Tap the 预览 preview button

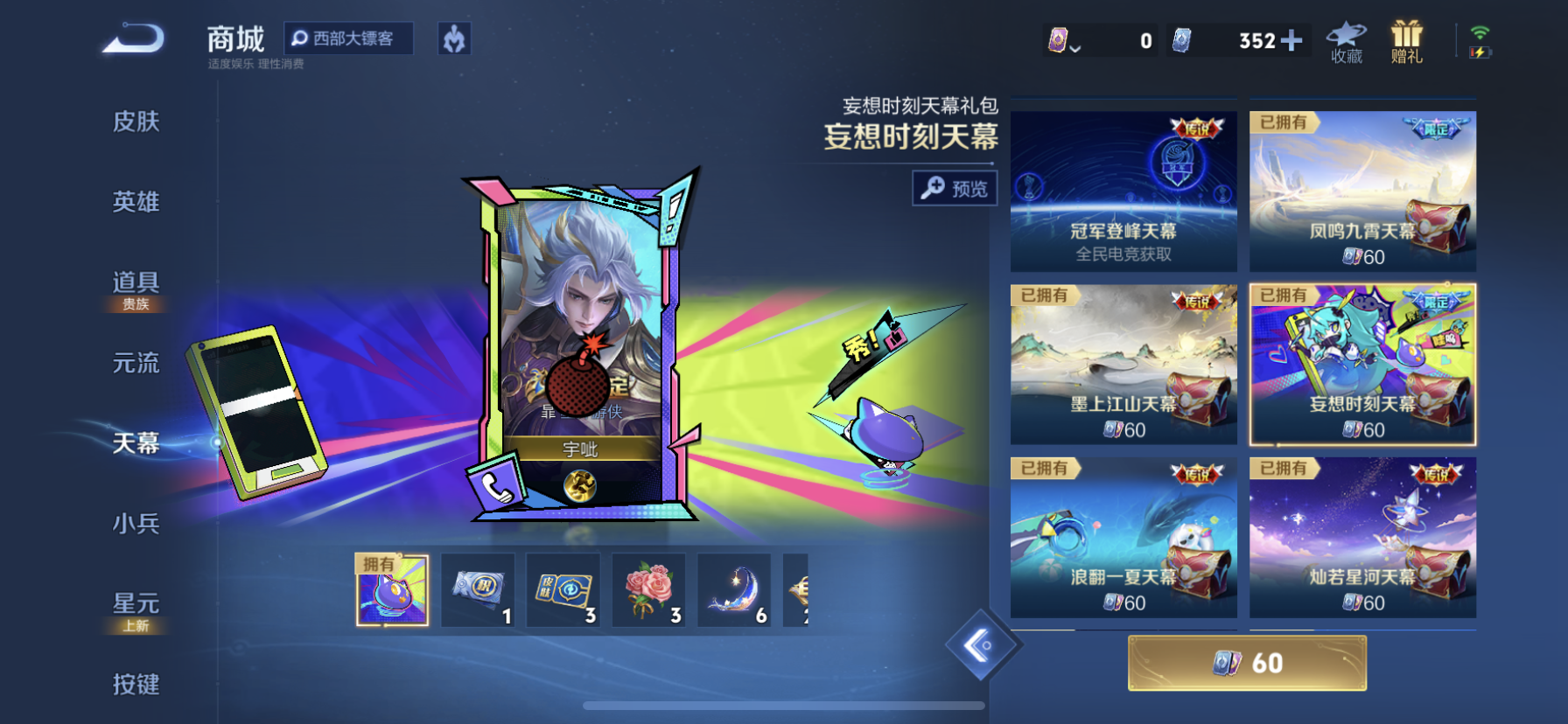[x=955, y=188]
